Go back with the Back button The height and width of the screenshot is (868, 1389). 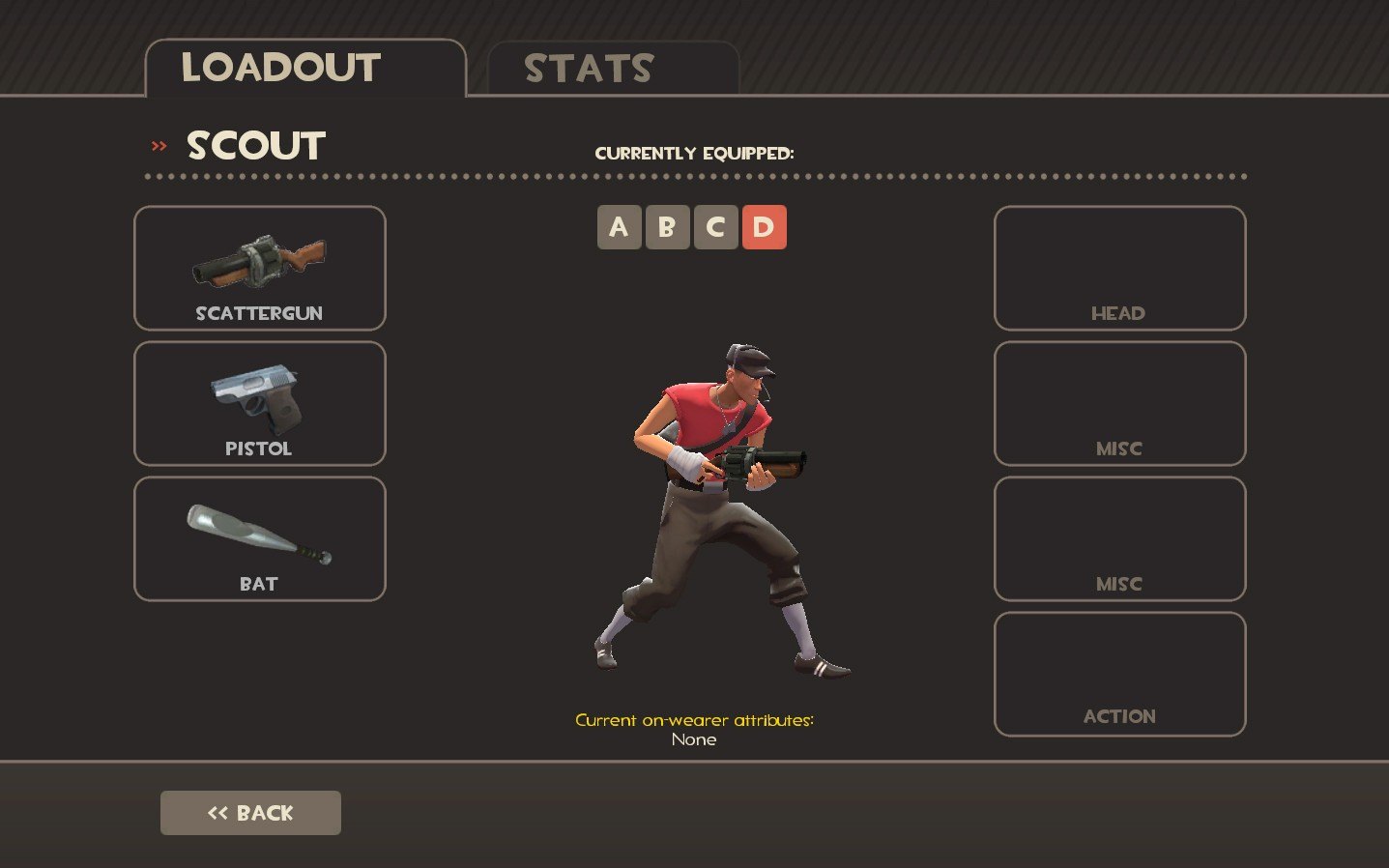(x=250, y=813)
